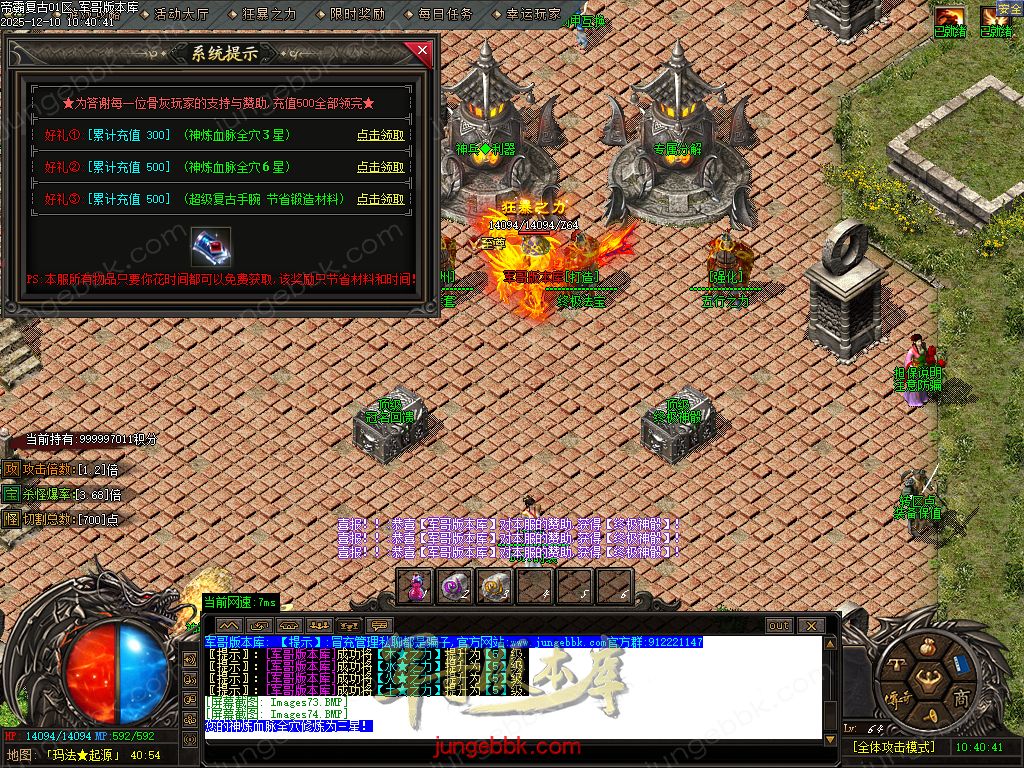Toggle the 全体攻击模式 attack mode label

(893, 747)
